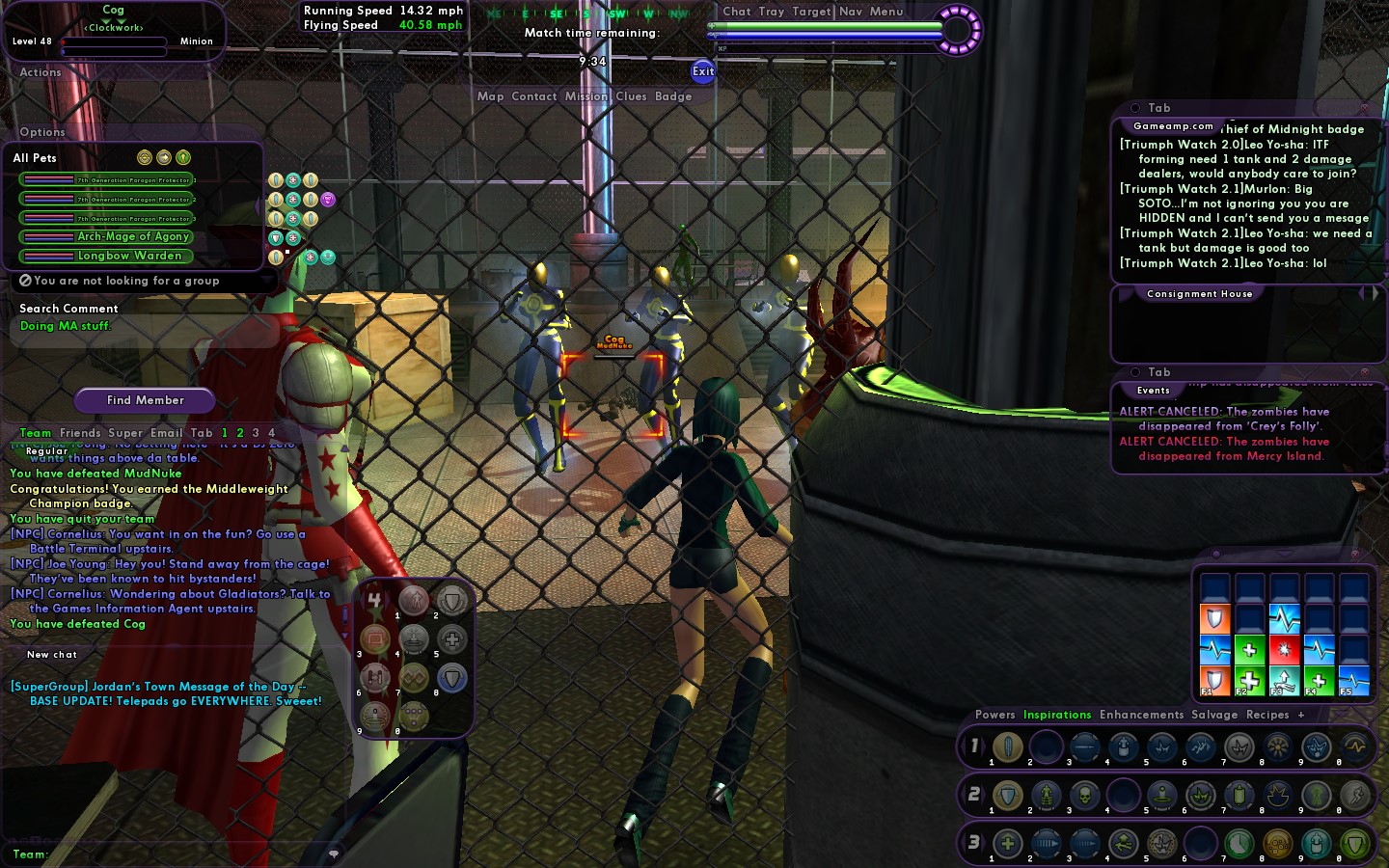The width and height of the screenshot is (1389, 868).
Task: Open pet Options
Action: point(42,132)
